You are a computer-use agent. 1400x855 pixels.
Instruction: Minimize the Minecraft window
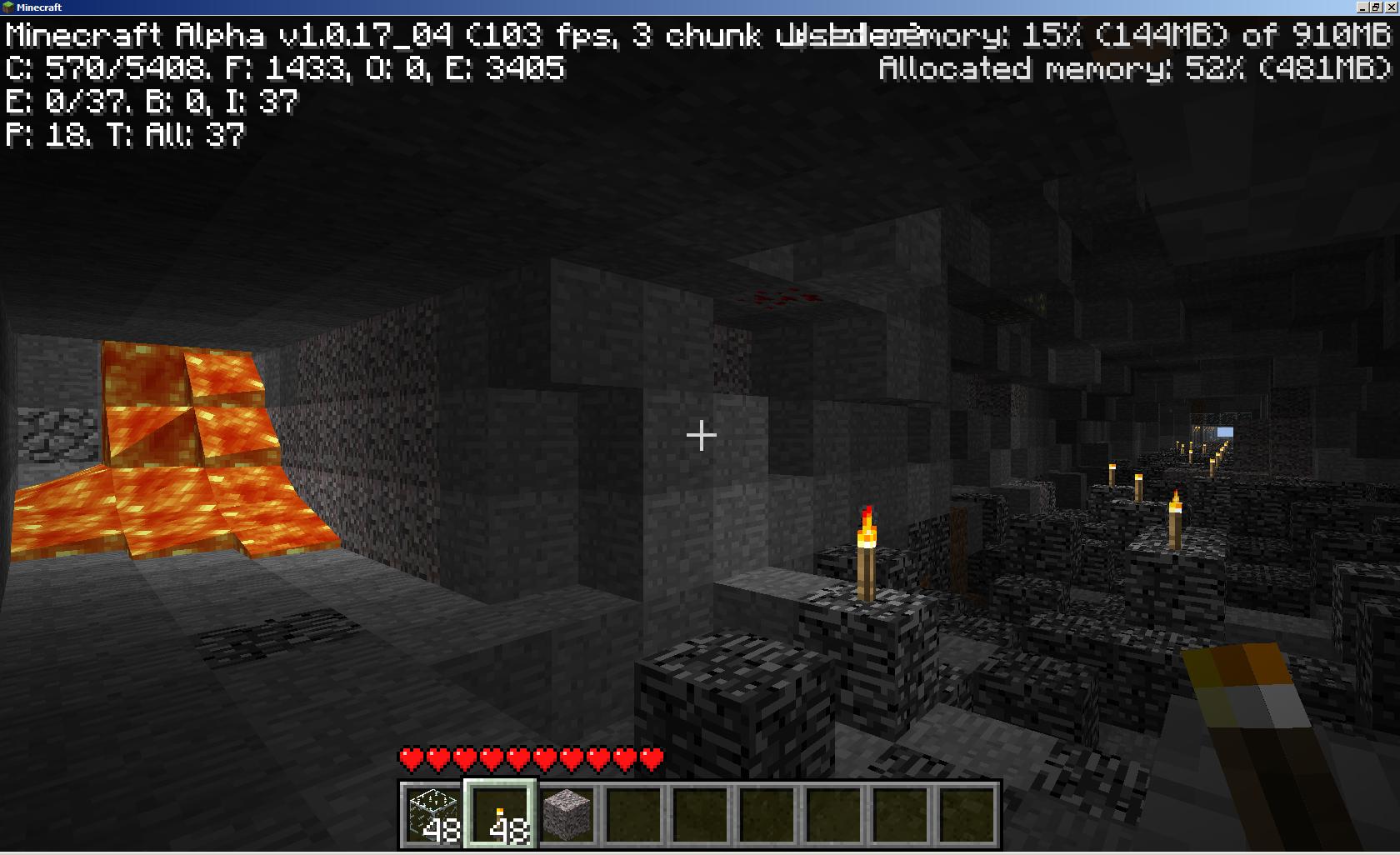(1363, 7)
